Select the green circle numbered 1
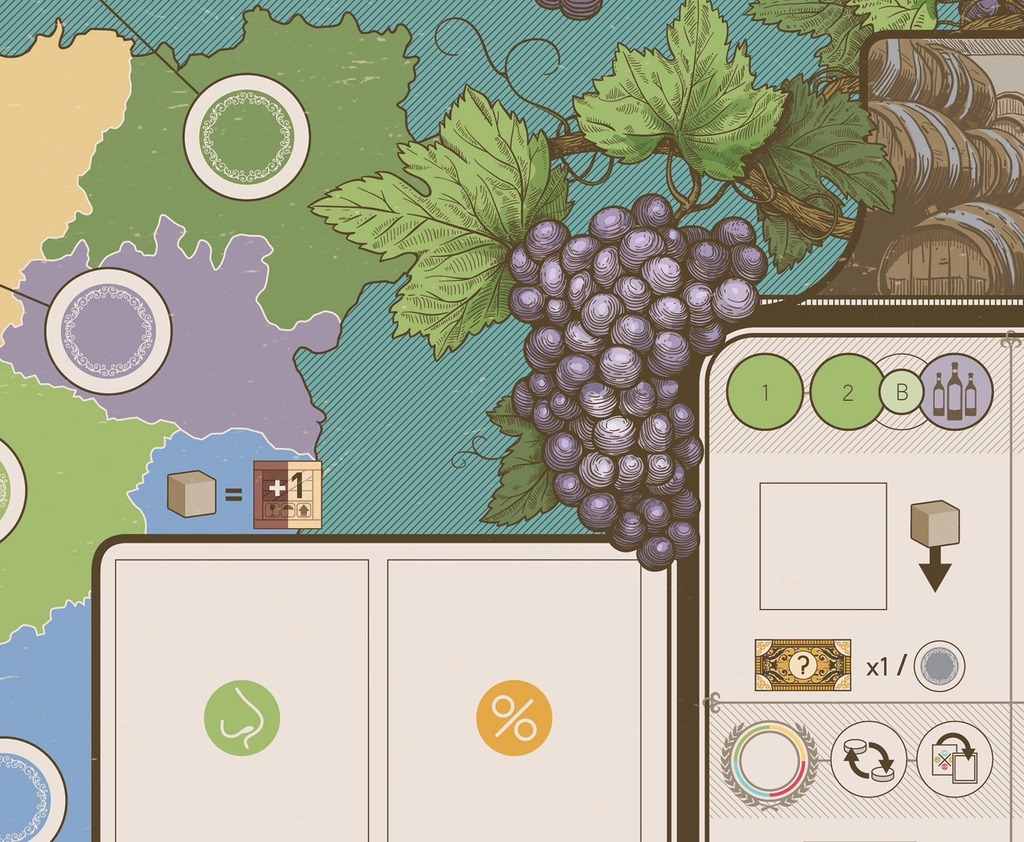Image resolution: width=1024 pixels, height=842 pixels. pos(765,392)
